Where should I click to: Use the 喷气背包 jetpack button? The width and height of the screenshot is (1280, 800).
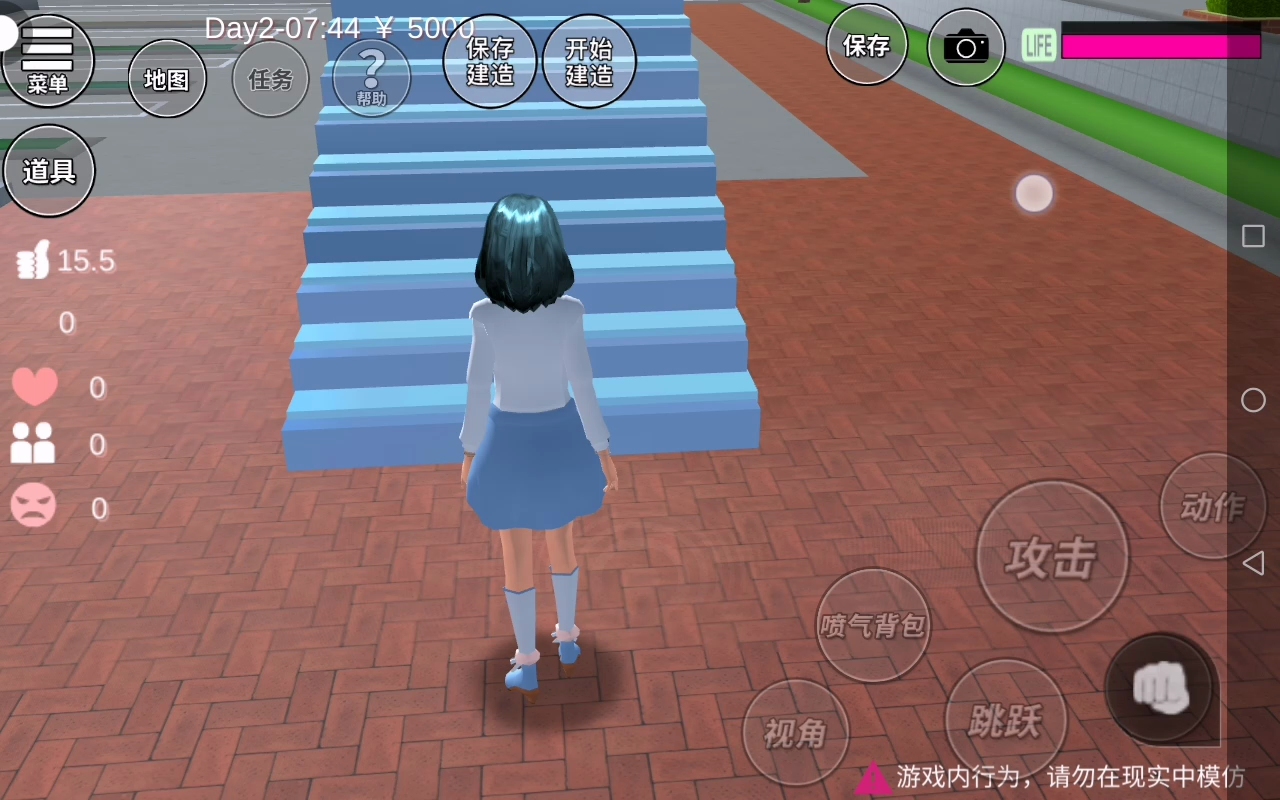(873, 625)
